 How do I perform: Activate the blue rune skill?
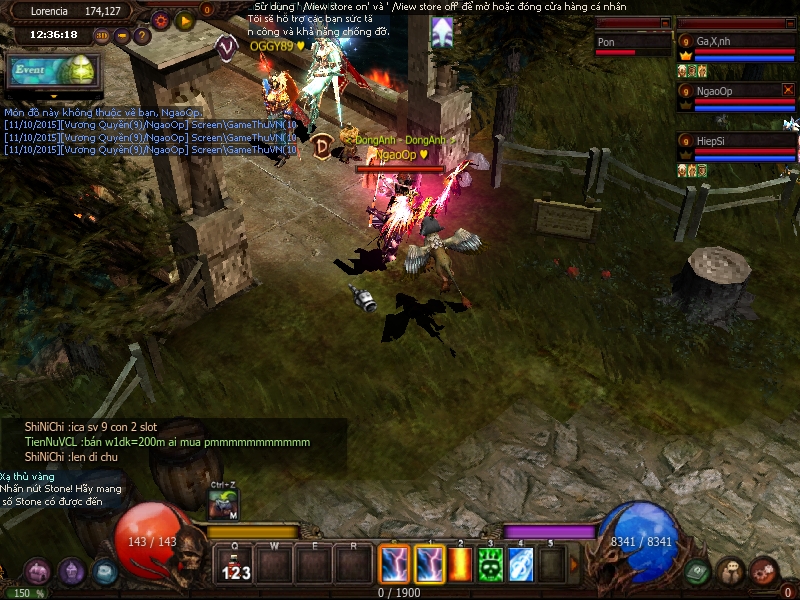(520, 564)
